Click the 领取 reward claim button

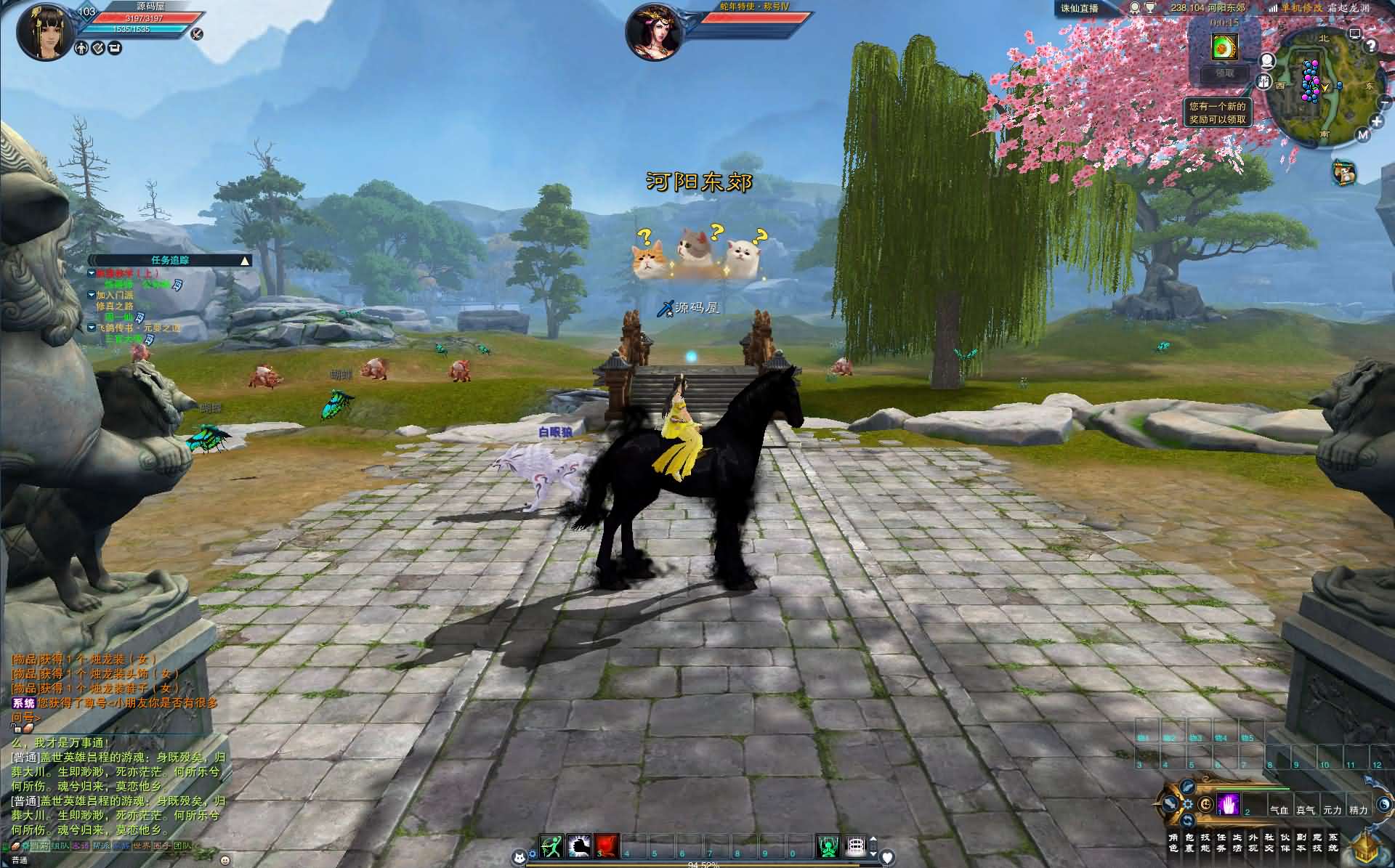1225,73
